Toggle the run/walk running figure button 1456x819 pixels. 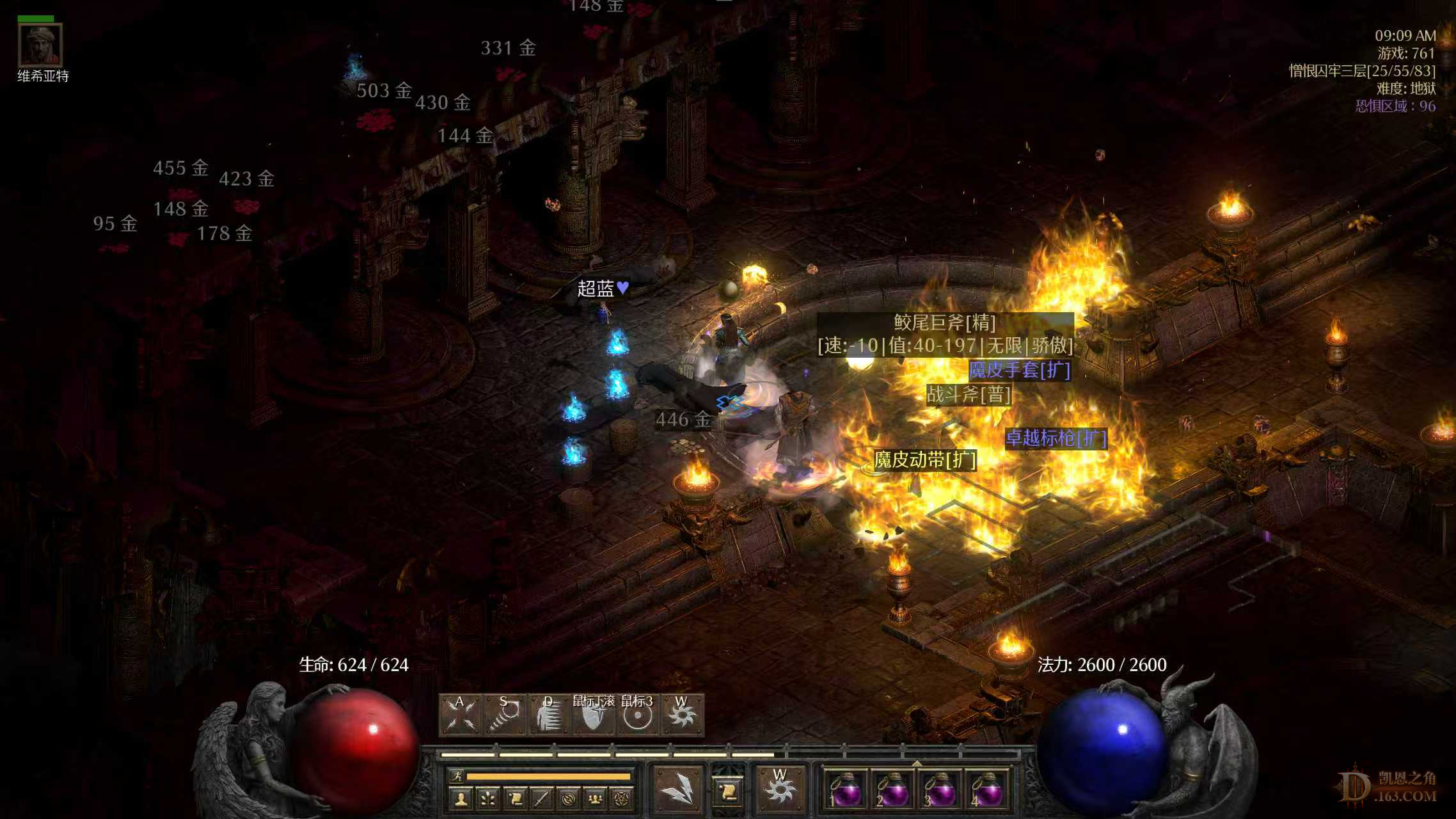[x=457, y=776]
